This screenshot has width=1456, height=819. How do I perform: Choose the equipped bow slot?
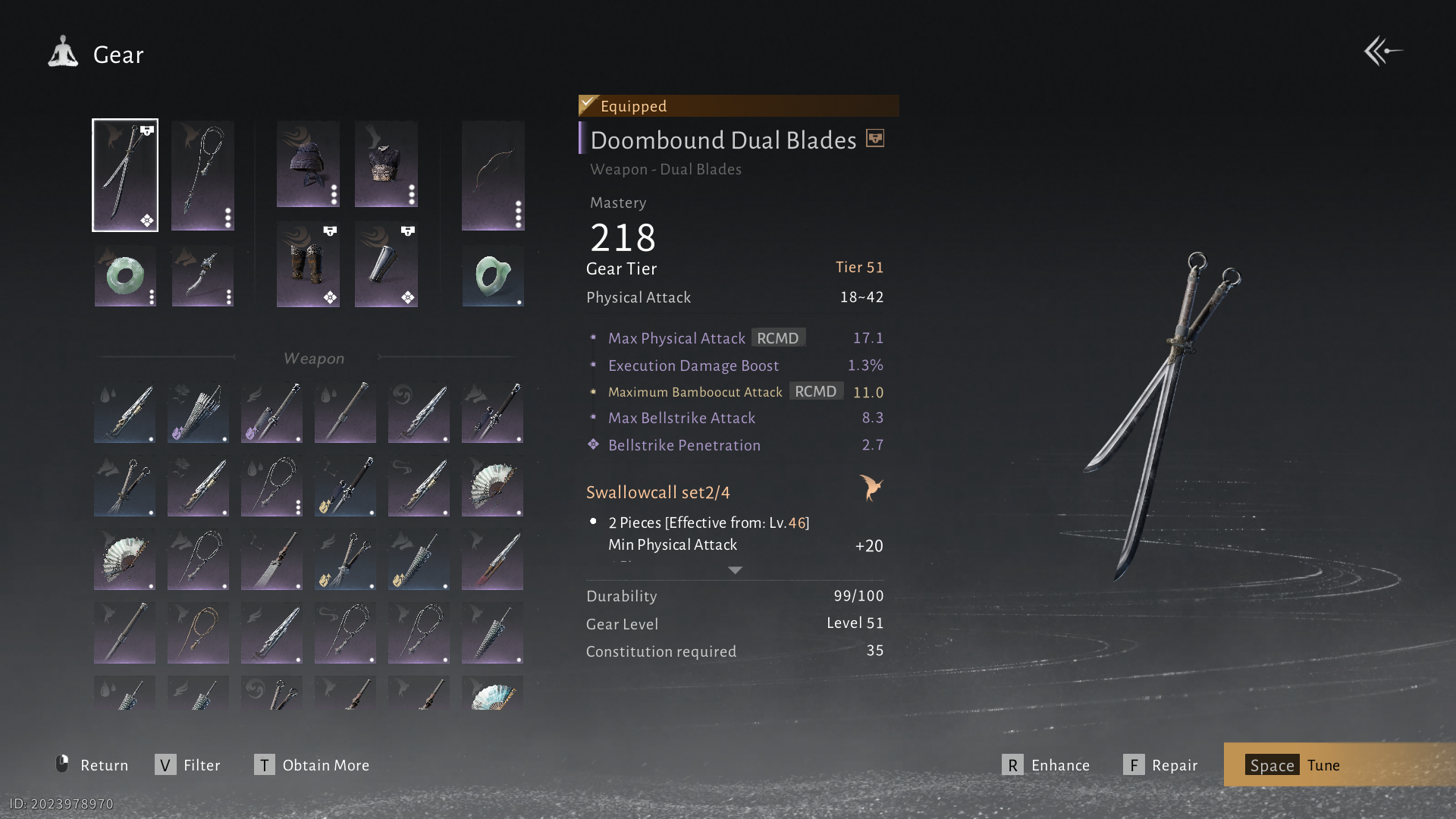[x=493, y=175]
